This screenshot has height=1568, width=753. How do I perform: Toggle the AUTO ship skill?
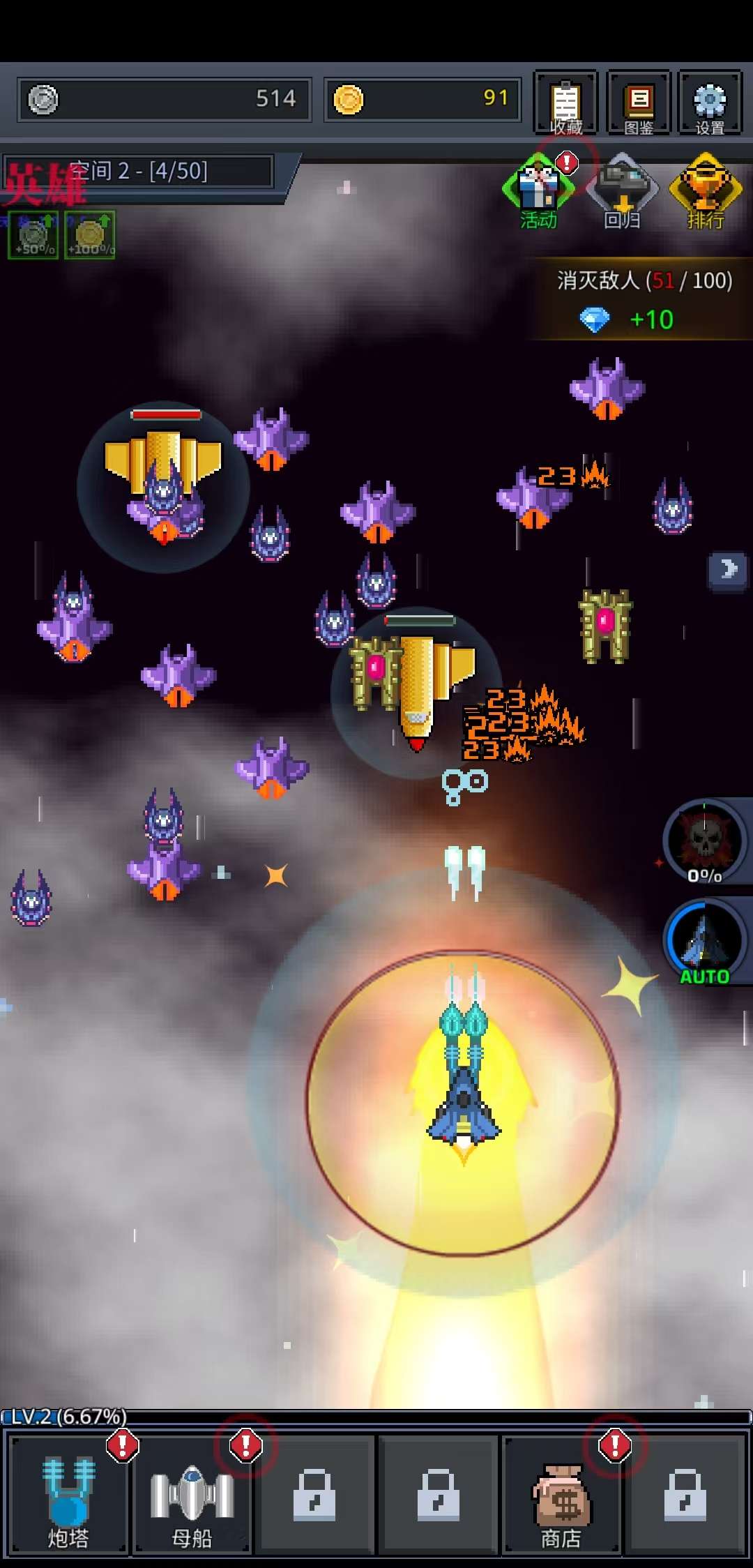[x=705, y=942]
